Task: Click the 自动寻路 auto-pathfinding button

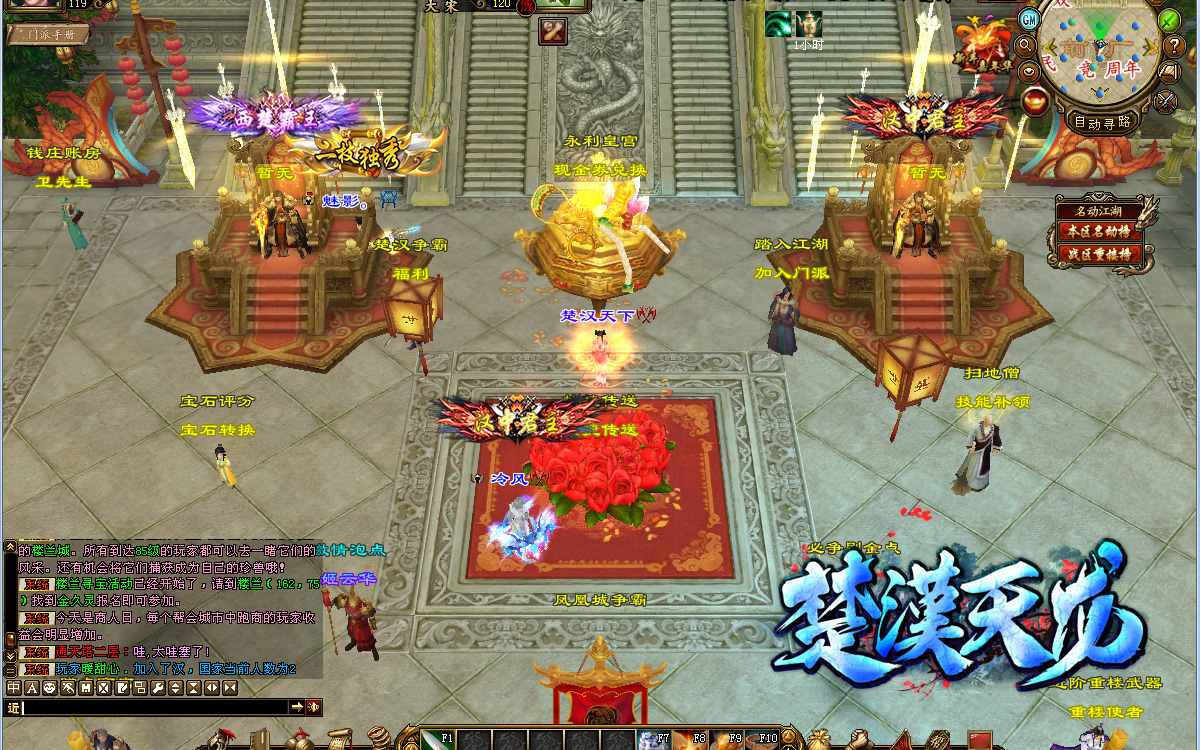Action: 1101,122
